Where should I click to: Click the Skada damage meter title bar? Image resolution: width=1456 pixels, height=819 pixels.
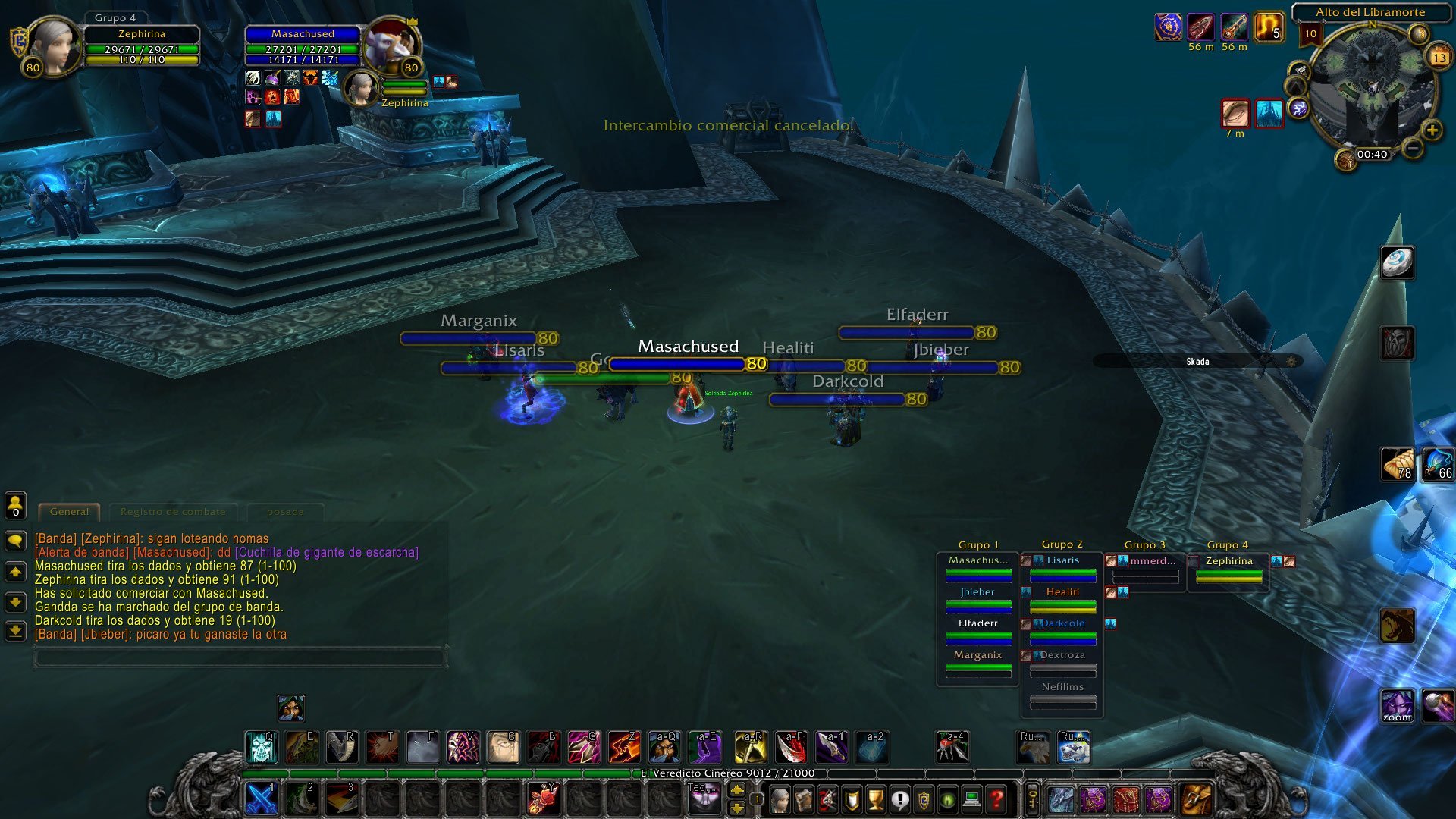(1197, 362)
